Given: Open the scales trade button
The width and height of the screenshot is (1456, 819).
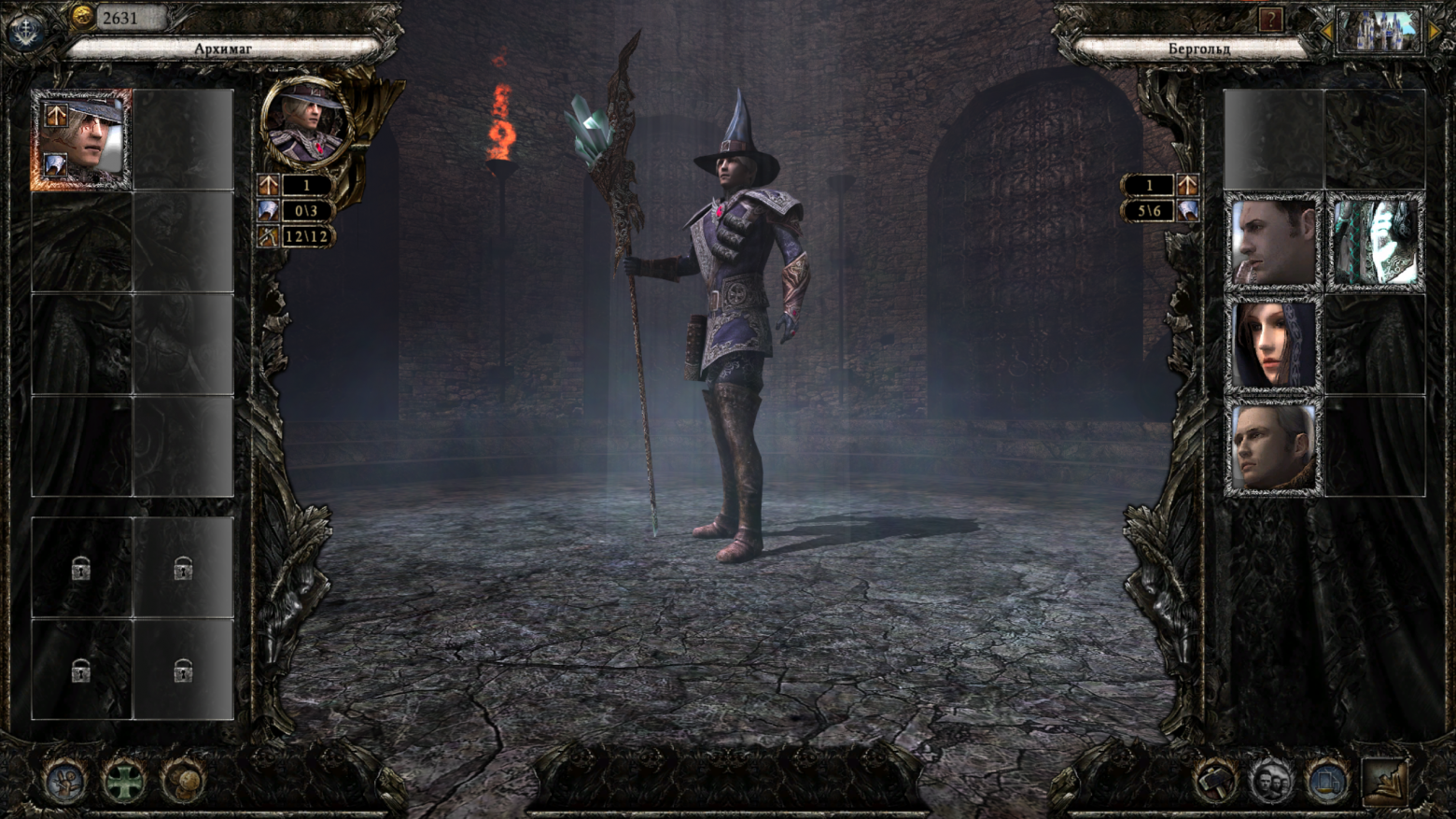Looking at the screenshot, I should point(1327,781).
